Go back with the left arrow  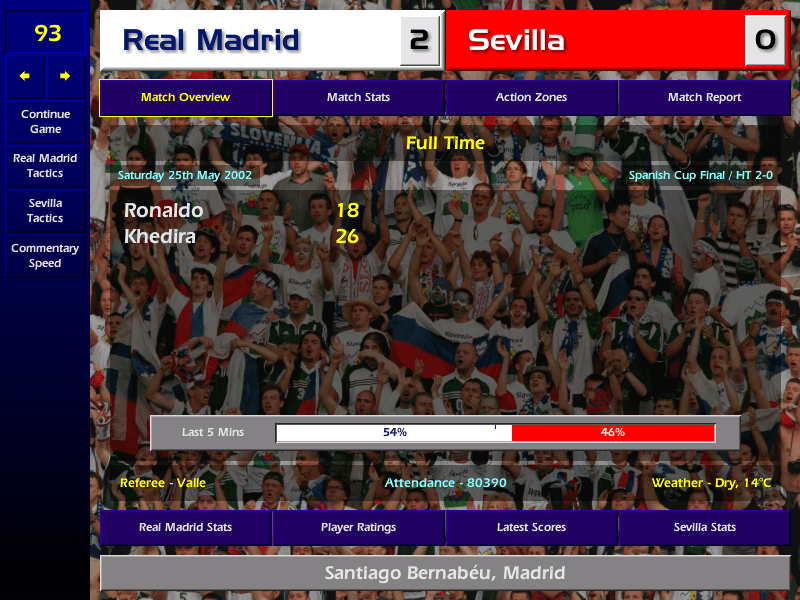pyautogui.click(x=25, y=76)
